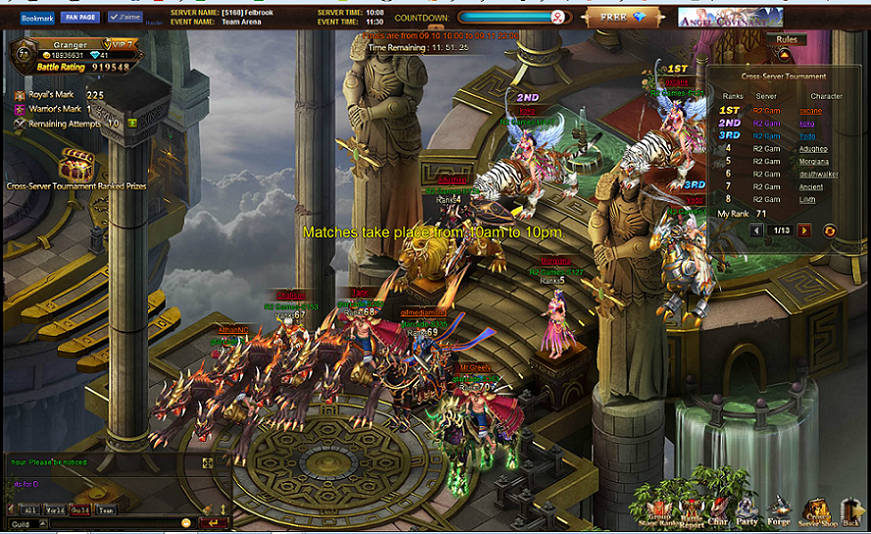Select the All chat tab

click(x=30, y=510)
